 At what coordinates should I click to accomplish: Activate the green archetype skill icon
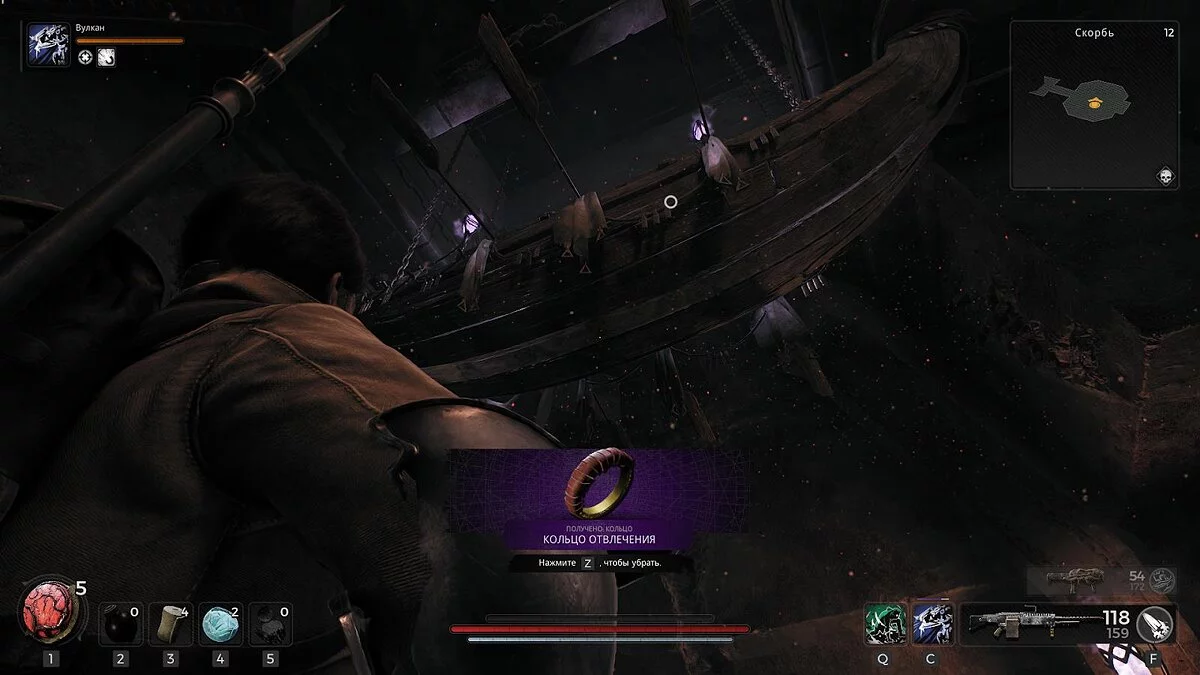point(886,624)
